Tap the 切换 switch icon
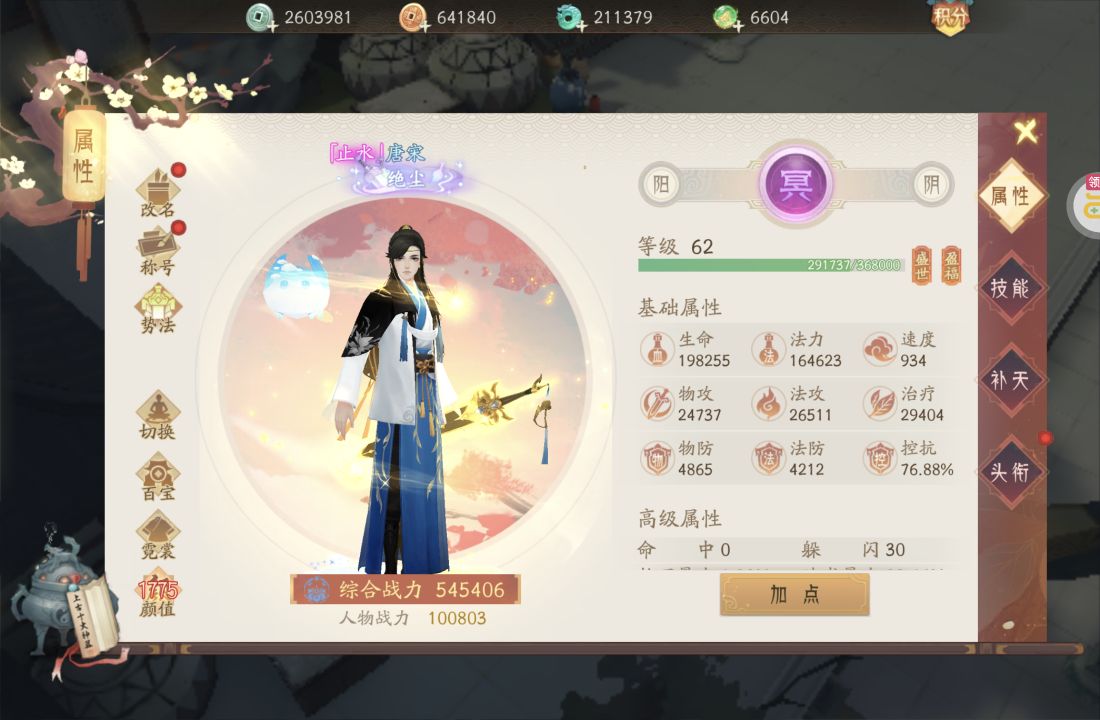The image size is (1100, 720). [158, 414]
